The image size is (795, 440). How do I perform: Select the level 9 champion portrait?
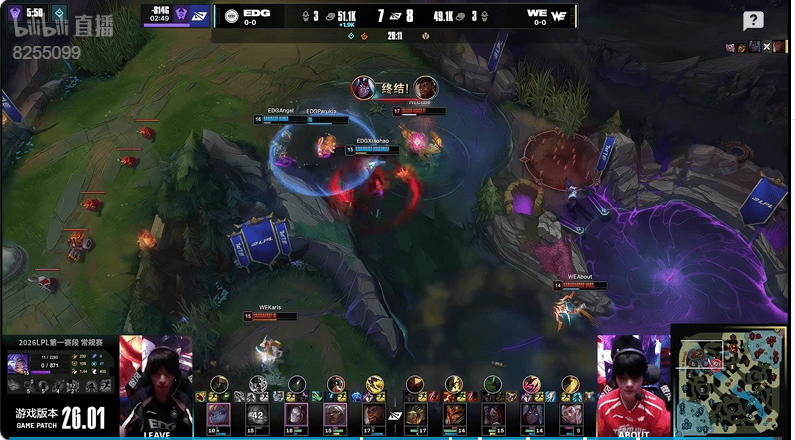point(570,414)
